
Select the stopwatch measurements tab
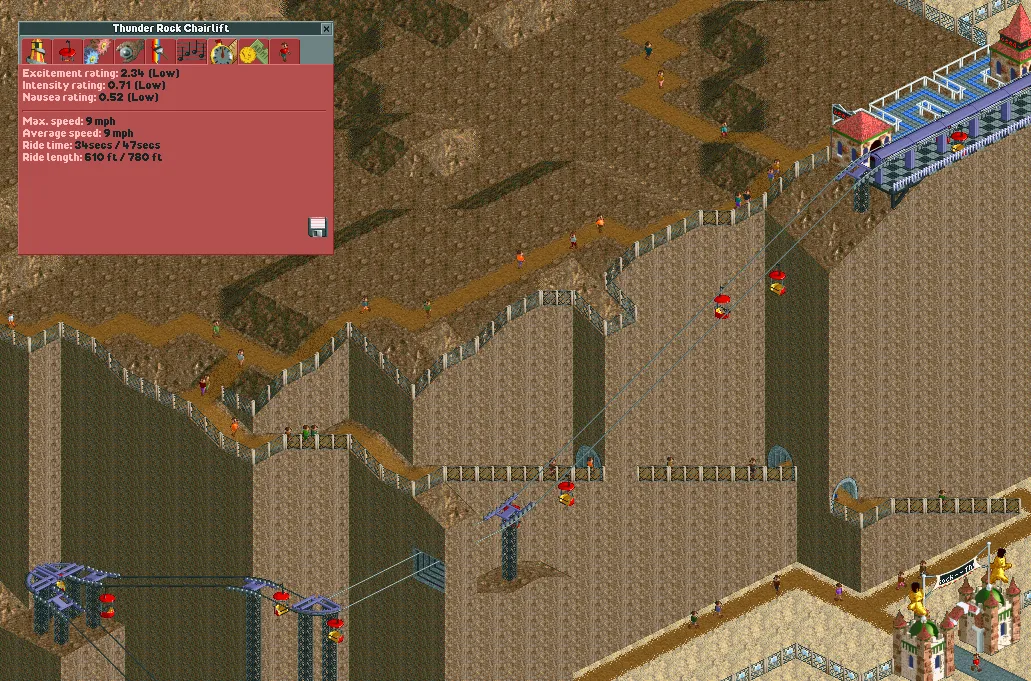pyautogui.click(x=222, y=52)
